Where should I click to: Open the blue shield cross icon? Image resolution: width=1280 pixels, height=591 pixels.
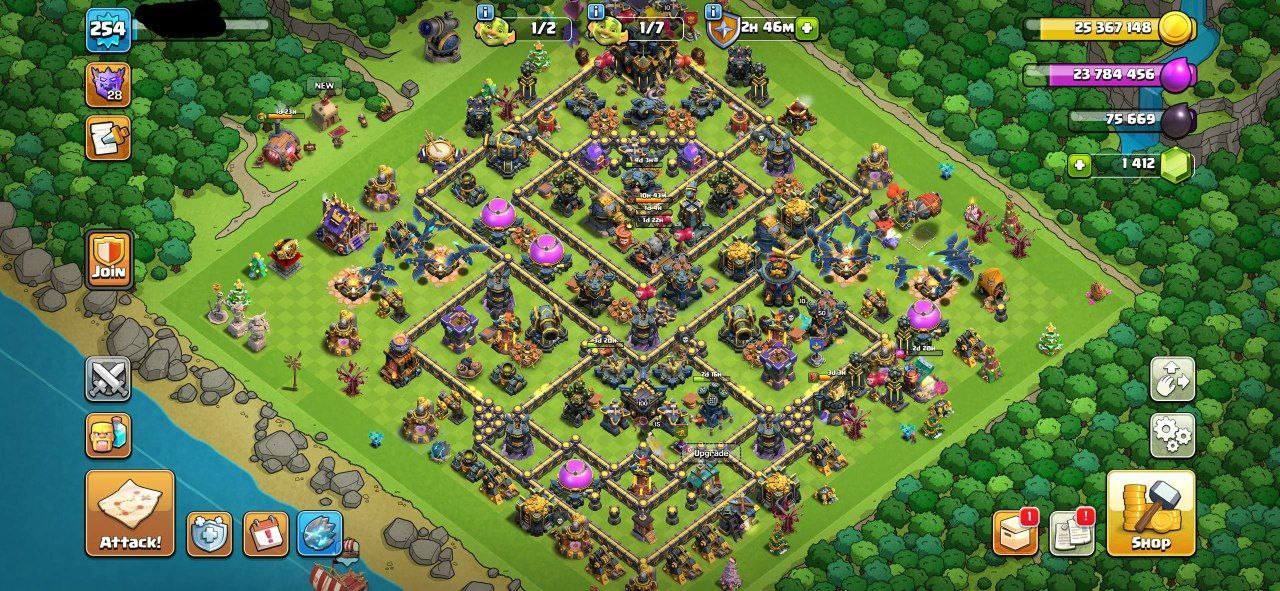[x=210, y=534]
